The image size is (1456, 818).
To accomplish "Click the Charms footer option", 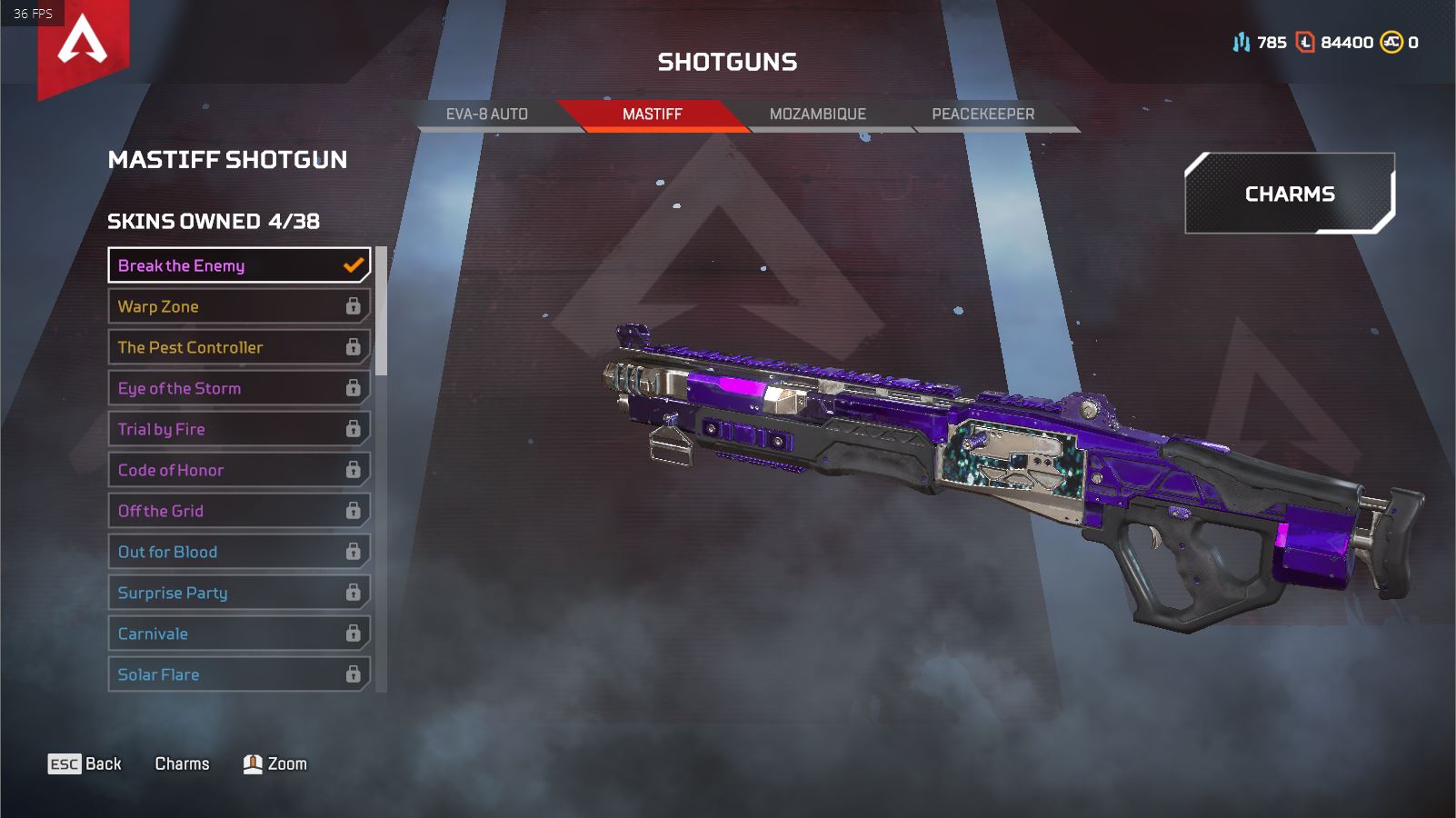I will [x=182, y=764].
